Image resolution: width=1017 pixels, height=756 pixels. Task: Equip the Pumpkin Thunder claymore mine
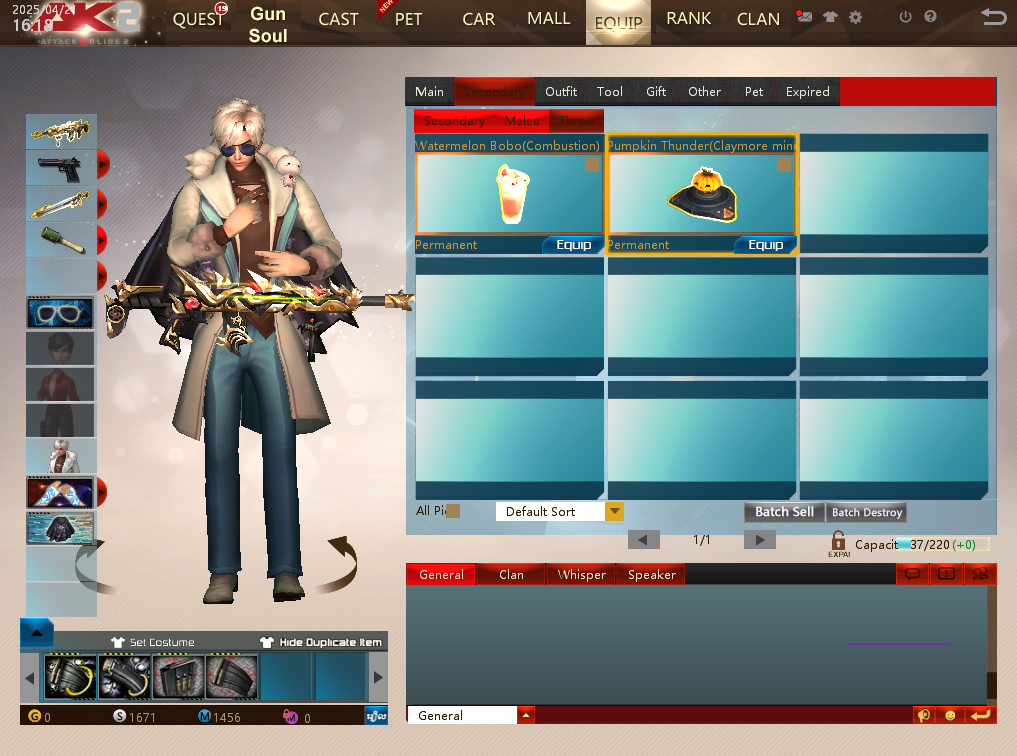[765, 245]
